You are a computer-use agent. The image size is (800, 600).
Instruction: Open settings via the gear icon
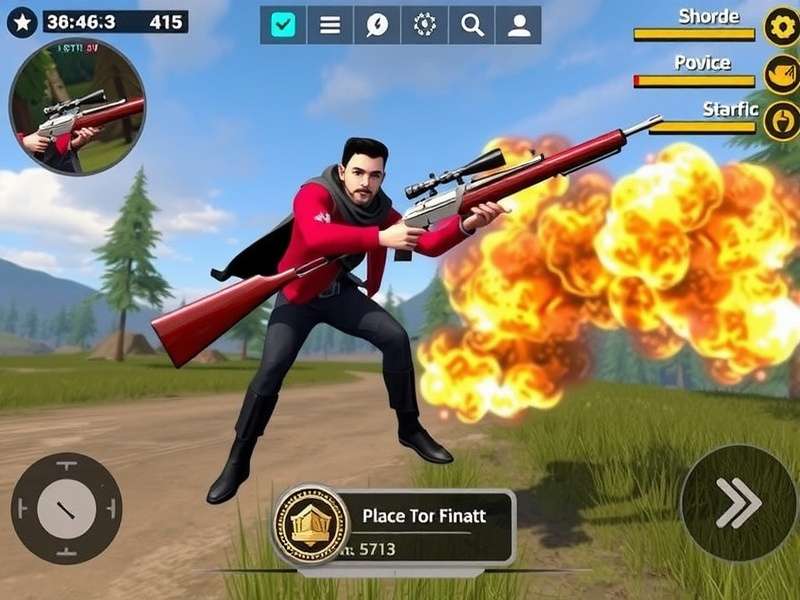[x=781, y=26]
